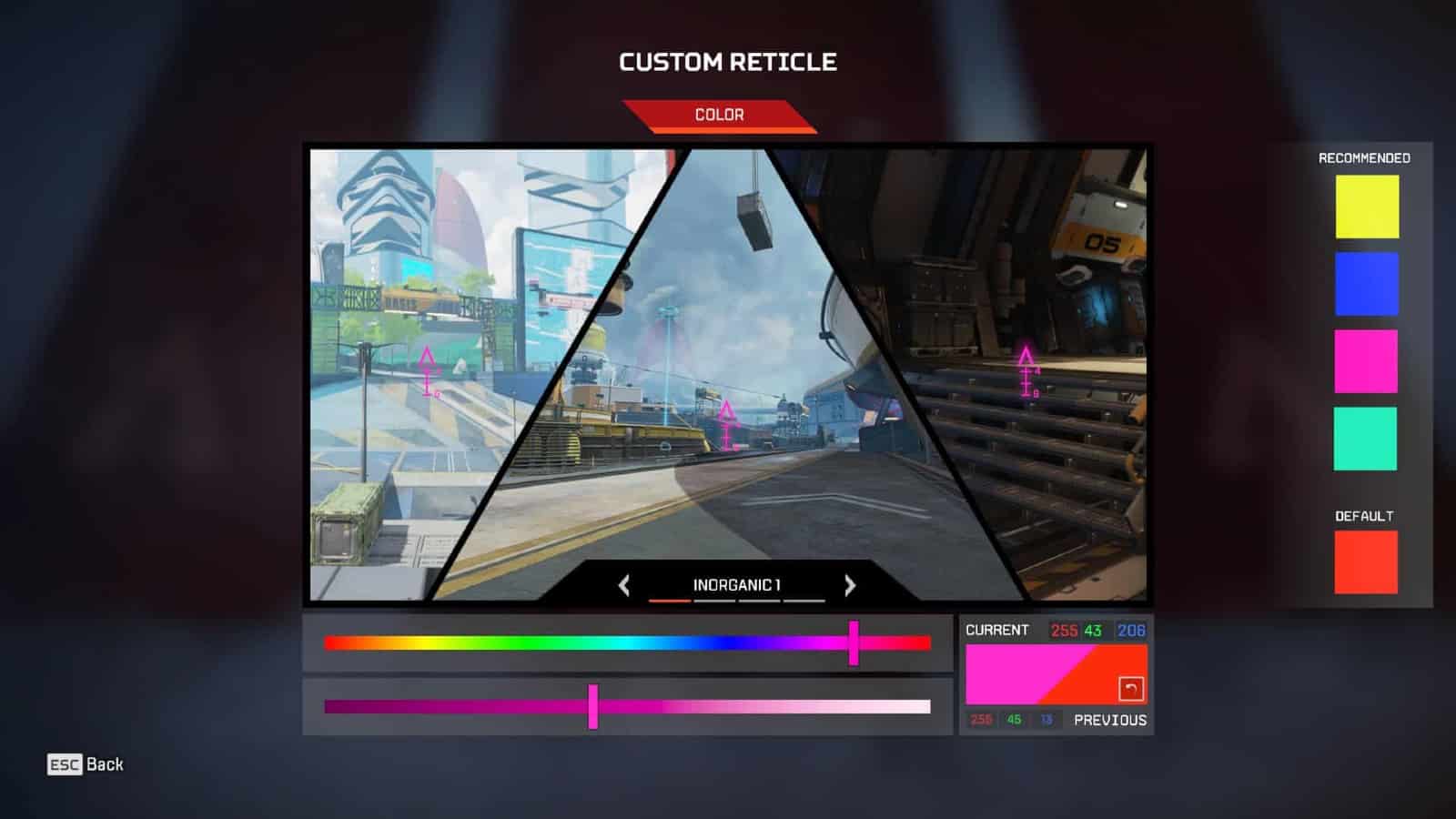Click the left chevron beside INORGANIC 1
1456x819 pixels.
tap(622, 587)
